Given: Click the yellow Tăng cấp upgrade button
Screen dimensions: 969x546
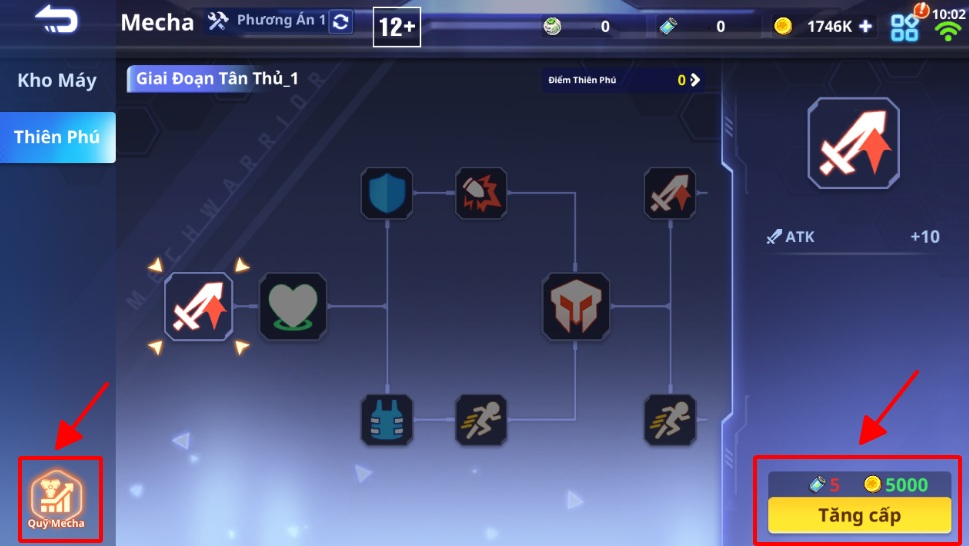Looking at the screenshot, I should click(x=859, y=516).
